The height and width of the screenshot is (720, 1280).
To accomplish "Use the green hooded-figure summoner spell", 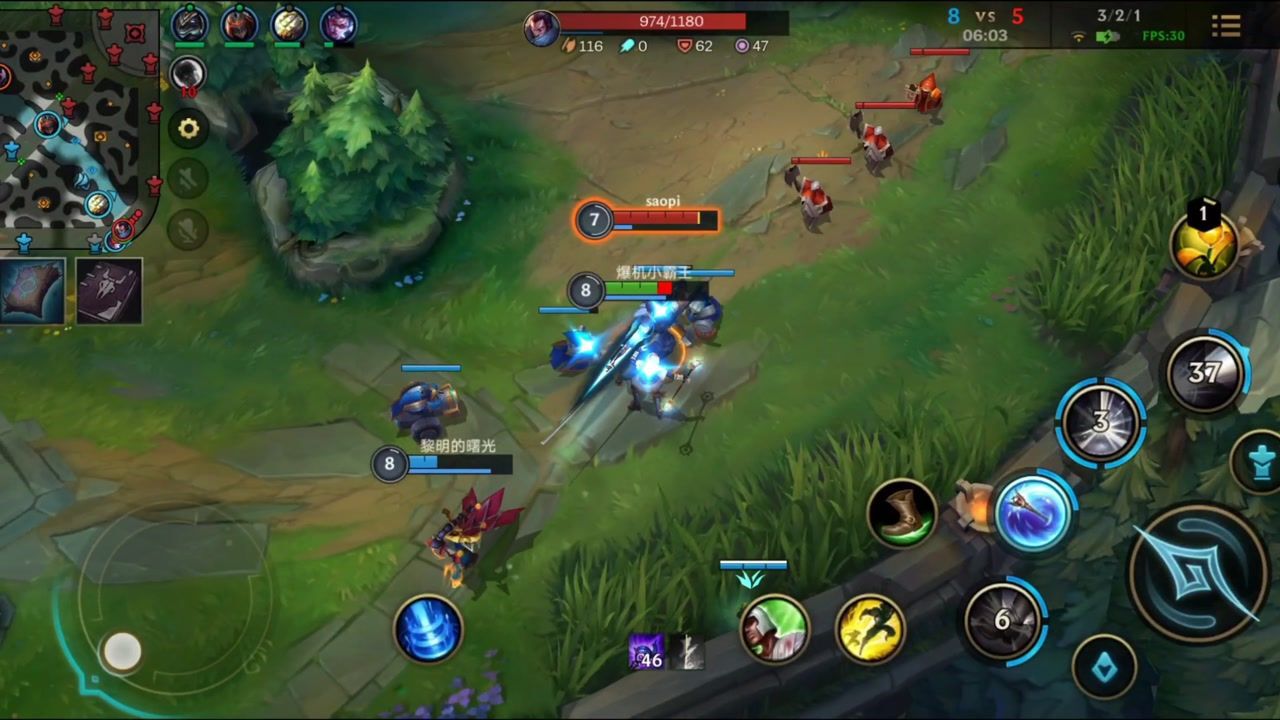I will point(774,629).
